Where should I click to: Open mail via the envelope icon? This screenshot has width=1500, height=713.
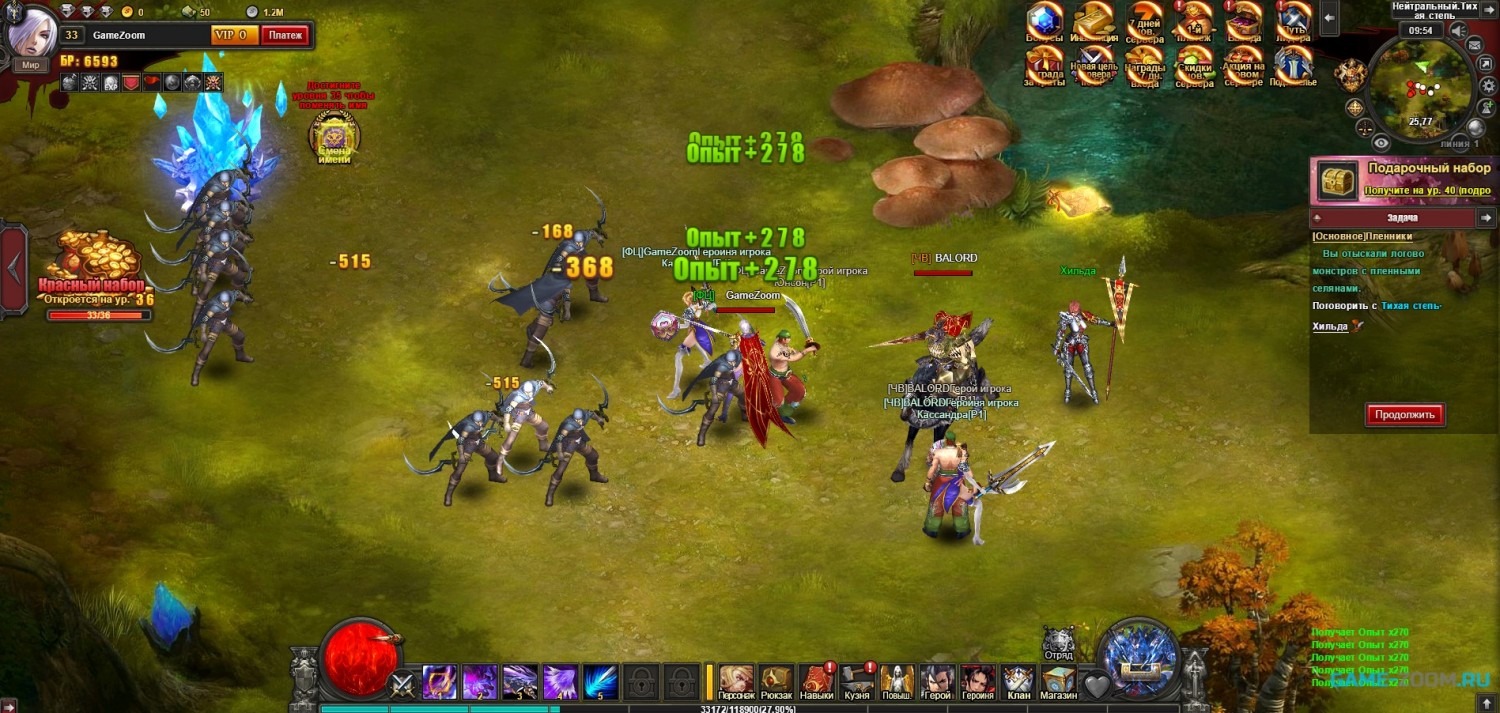1474,46
